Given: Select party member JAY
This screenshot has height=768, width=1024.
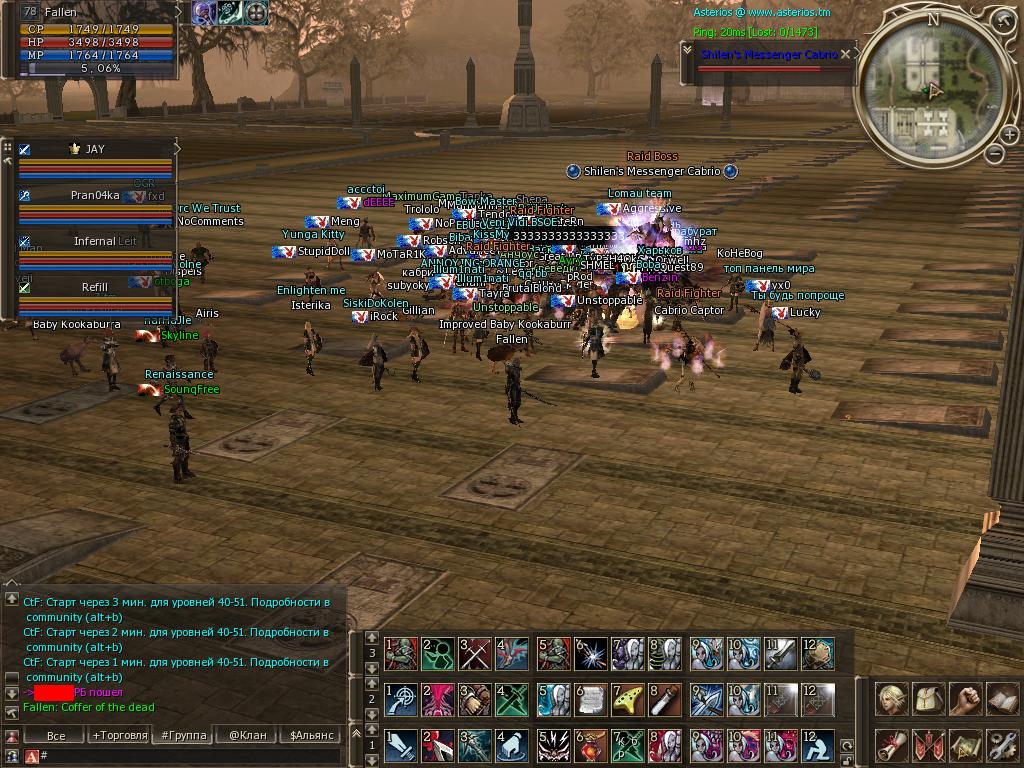Looking at the screenshot, I should [96, 149].
